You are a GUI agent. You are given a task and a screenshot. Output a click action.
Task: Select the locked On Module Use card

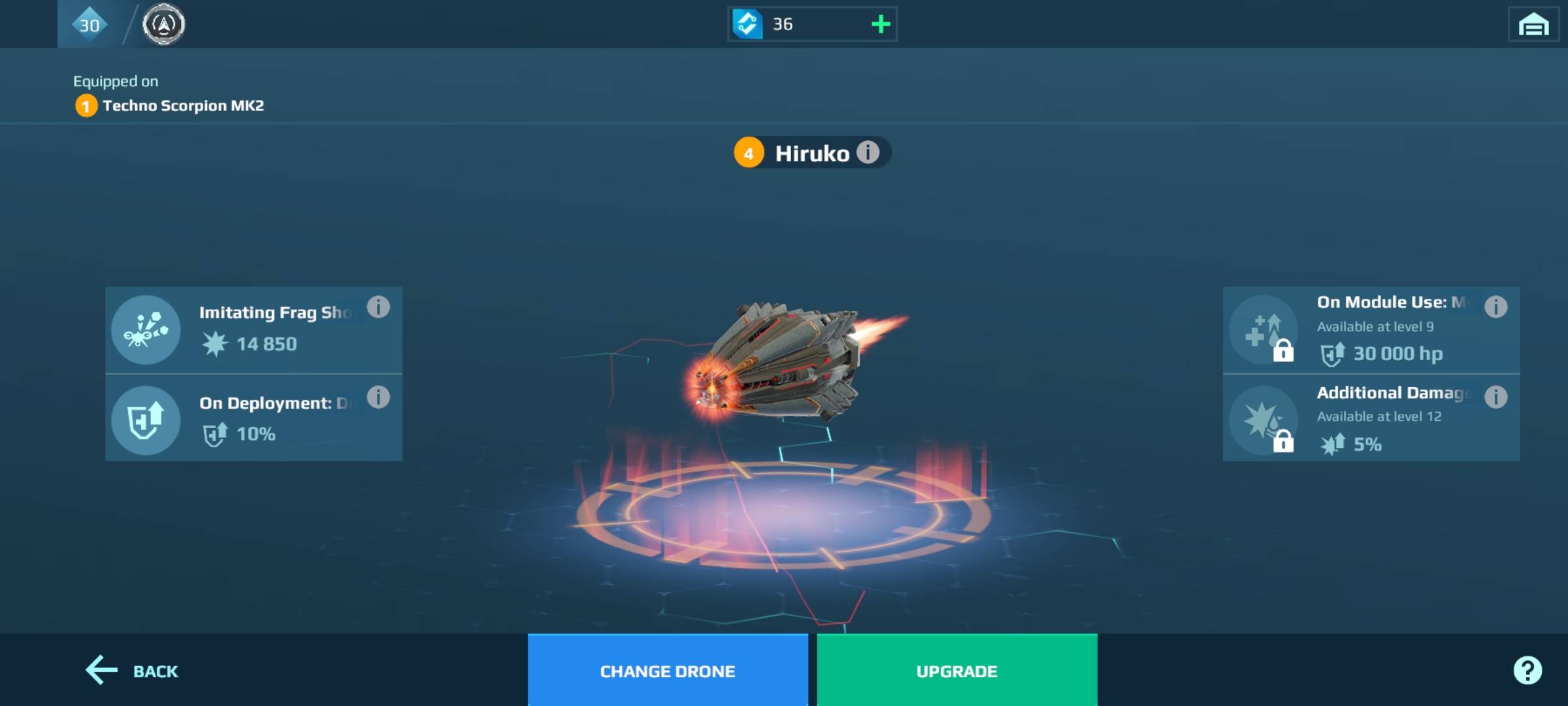(1371, 329)
